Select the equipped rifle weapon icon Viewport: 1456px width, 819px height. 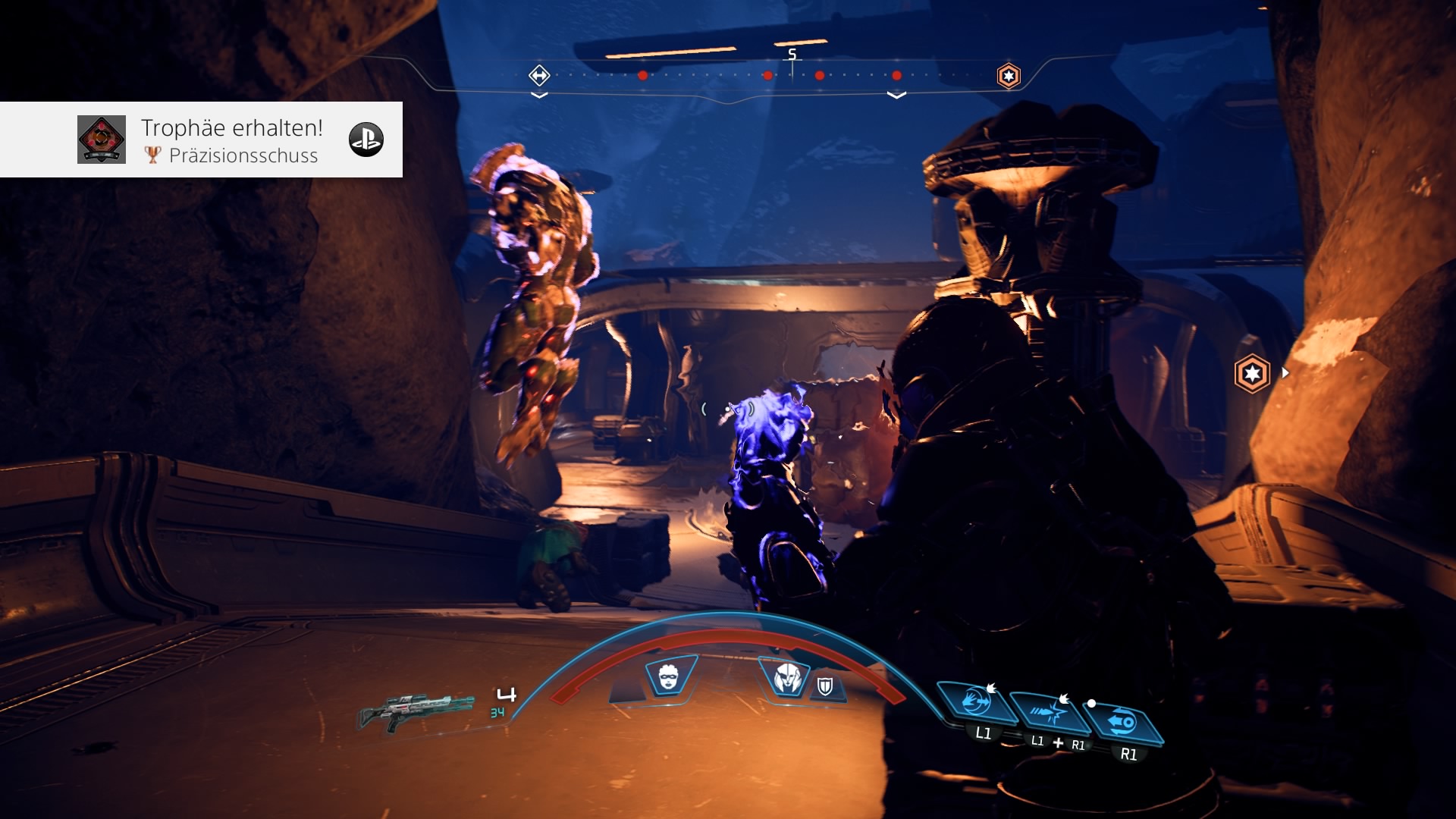point(417,711)
